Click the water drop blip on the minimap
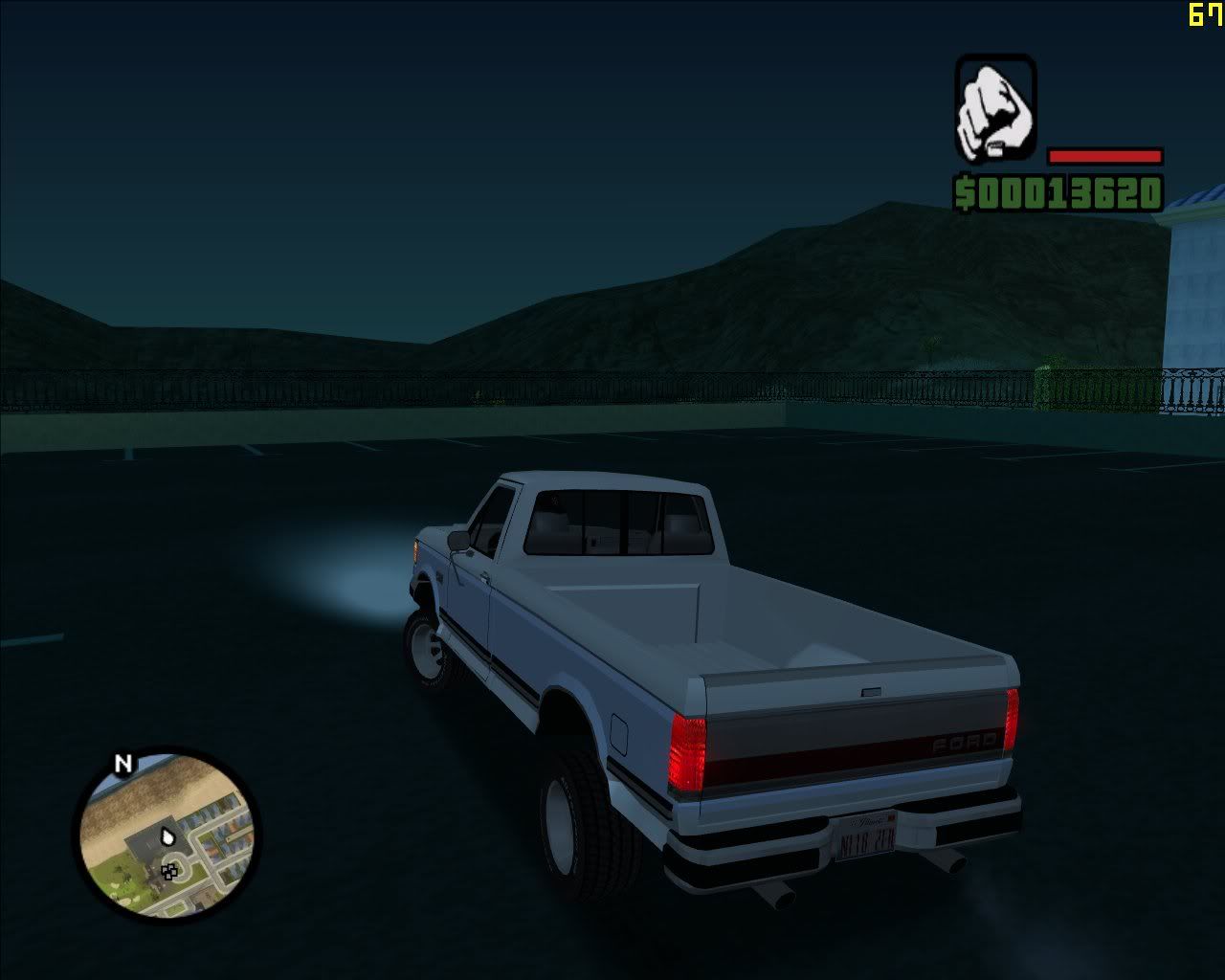 point(168,836)
